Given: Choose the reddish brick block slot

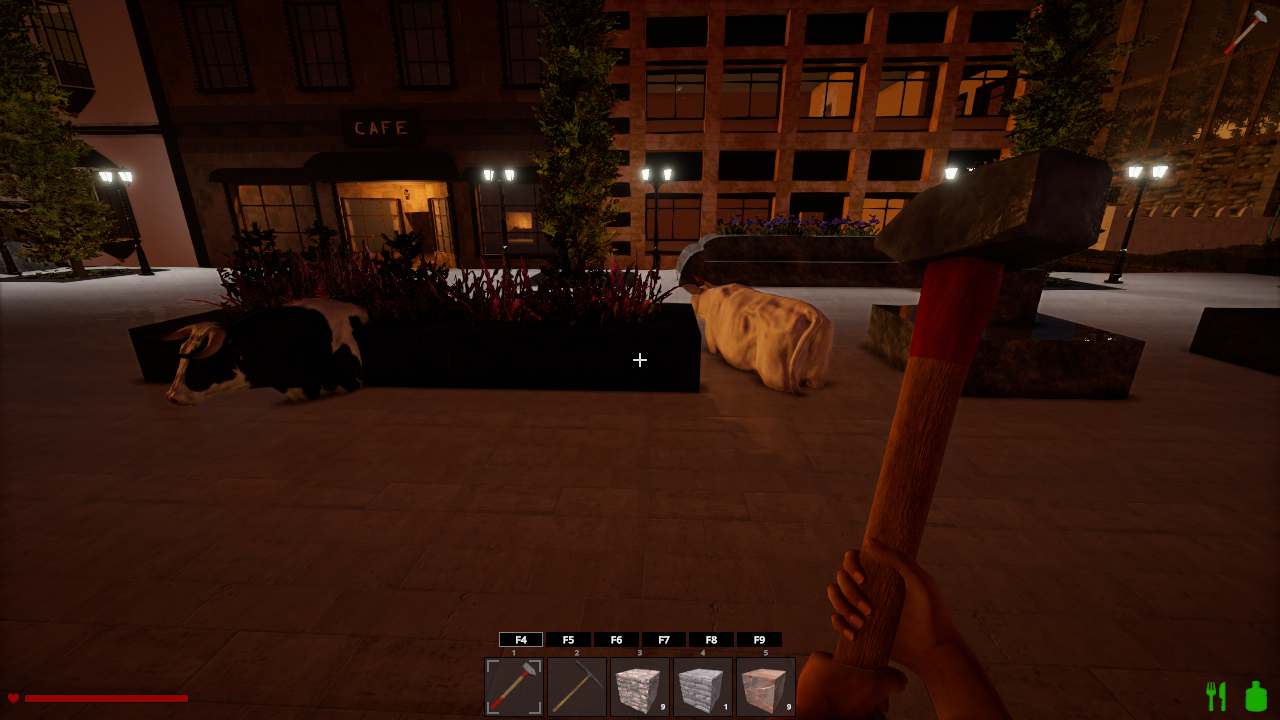Looking at the screenshot, I should (640, 687).
